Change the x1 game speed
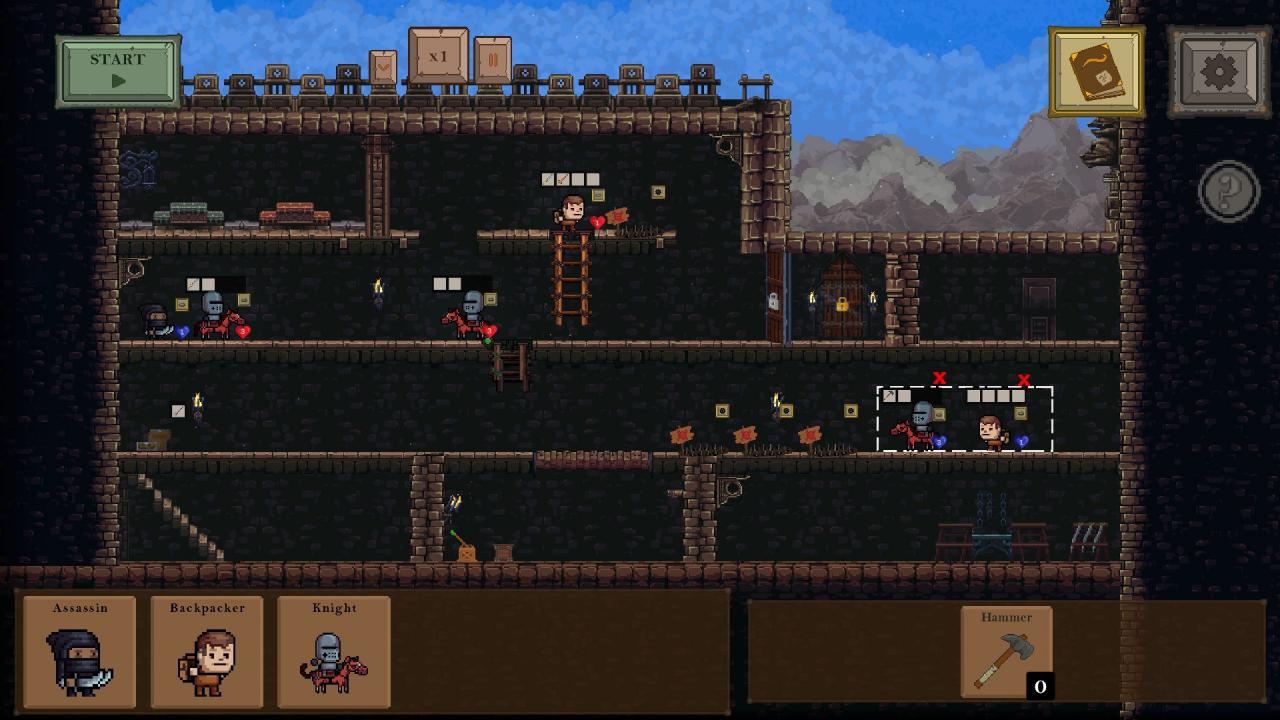Image resolution: width=1280 pixels, height=720 pixels. pyautogui.click(x=438, y=56)
